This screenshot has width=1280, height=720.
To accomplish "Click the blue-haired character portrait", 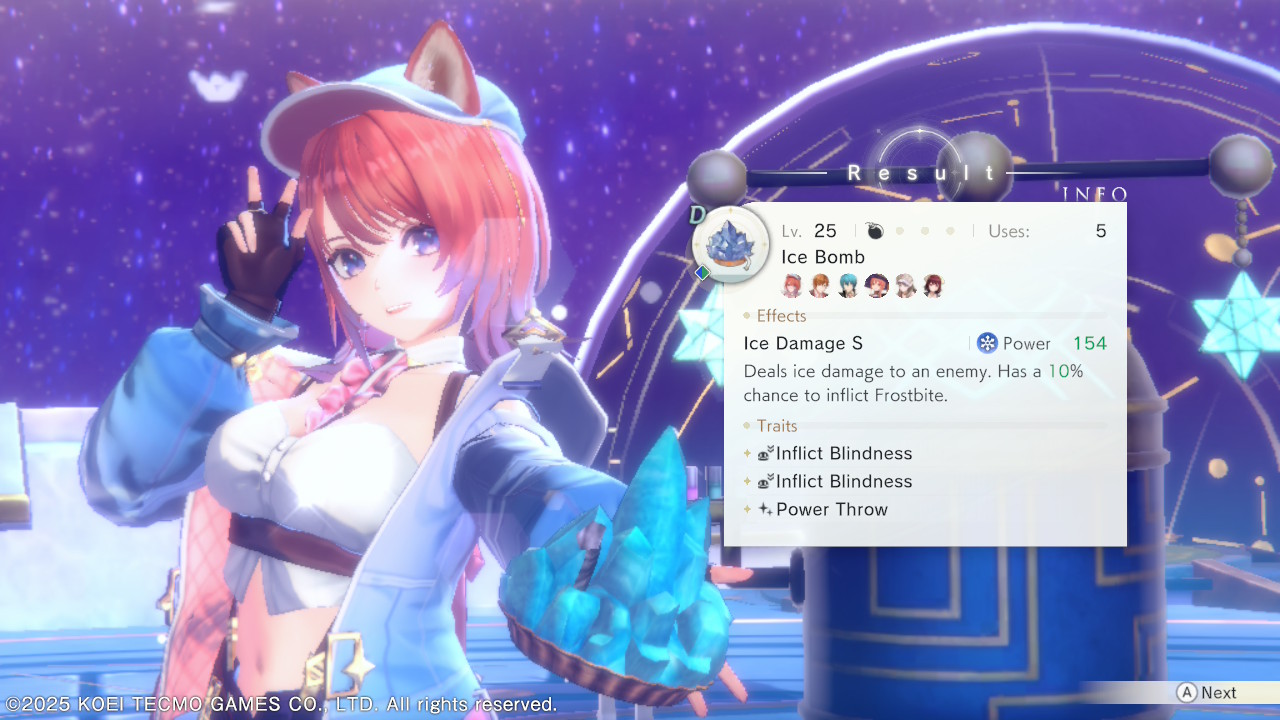I will click(x=848, y=286).
